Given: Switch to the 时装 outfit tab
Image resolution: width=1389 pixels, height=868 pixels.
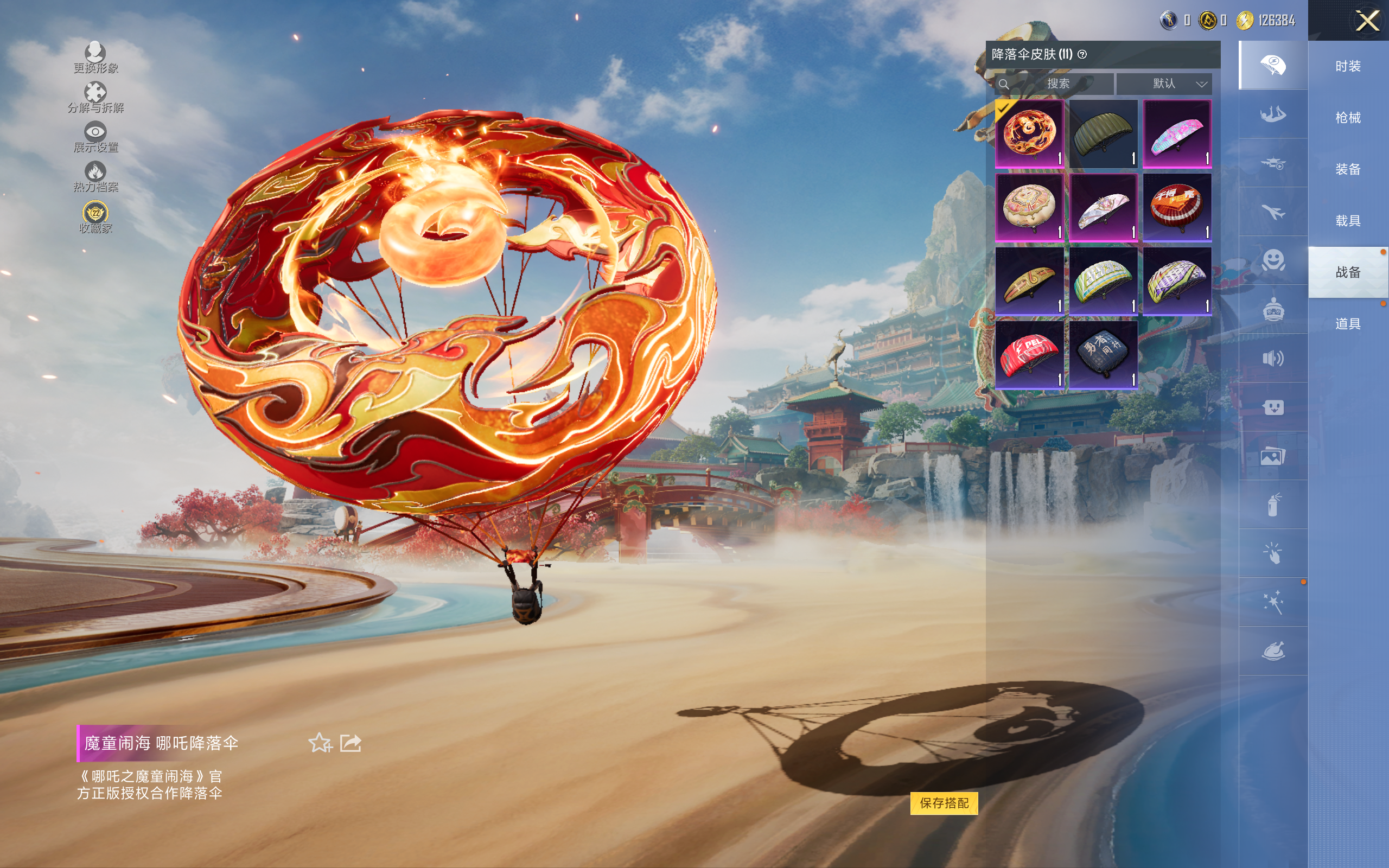Looking at the screenshot, I should [x=1348, y=67].
